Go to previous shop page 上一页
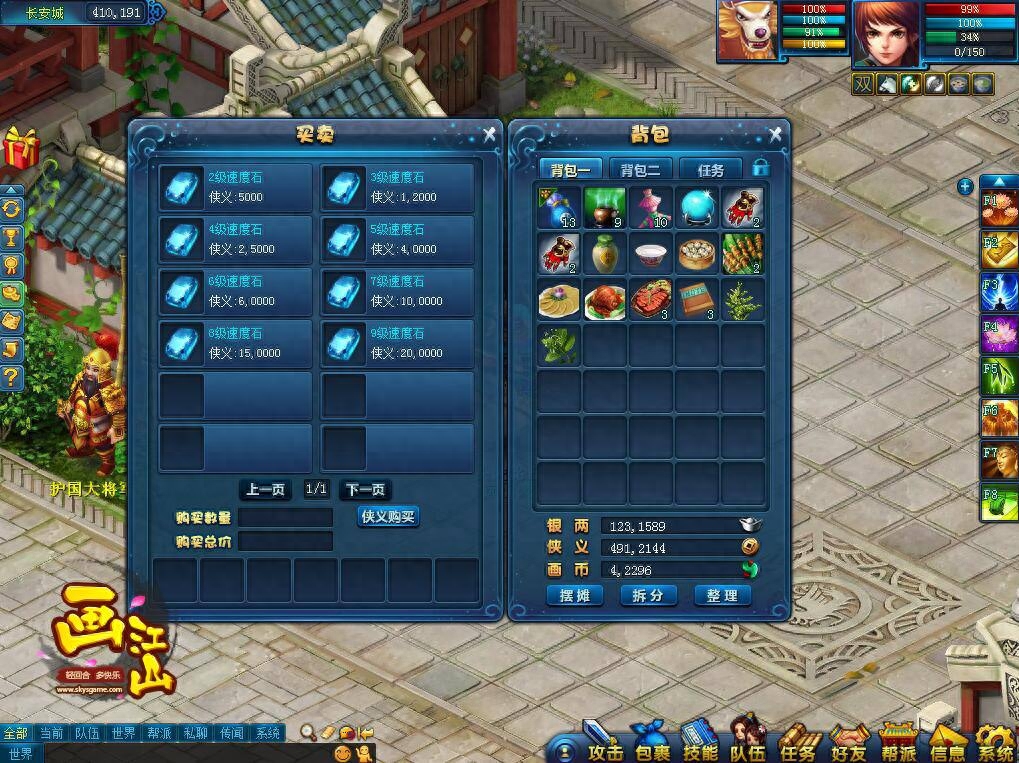The height and width of the screenshot is (763, 1019). point(266,489)
